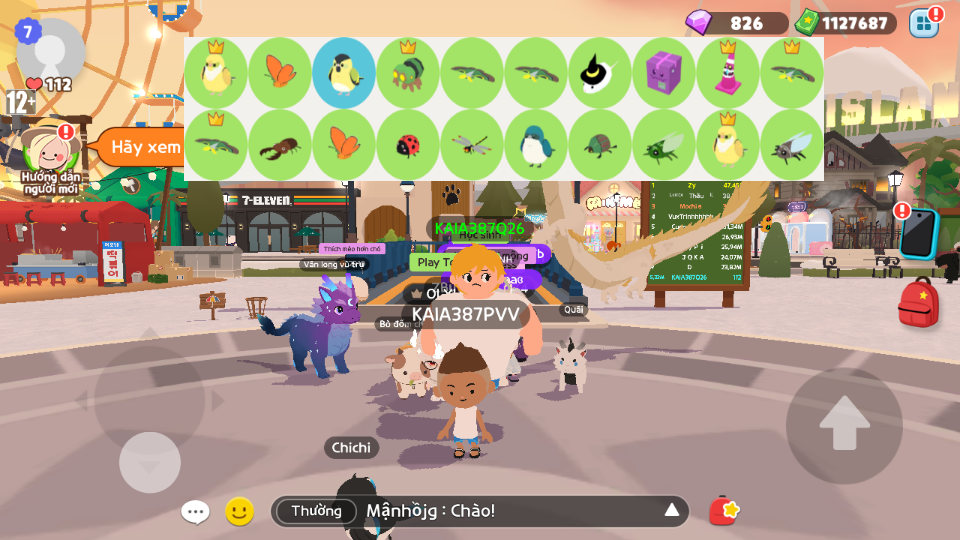Open the grid menu button
This screenshot has height=540, width=960.
(924, 22)
